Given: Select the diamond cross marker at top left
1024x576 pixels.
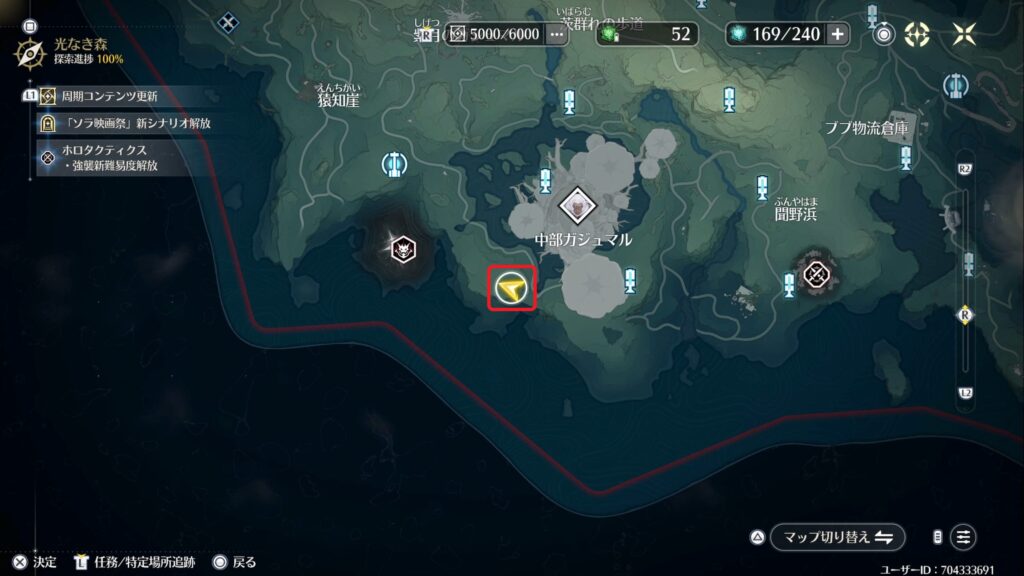Looking at the screenshot, I should click(230, 21).
